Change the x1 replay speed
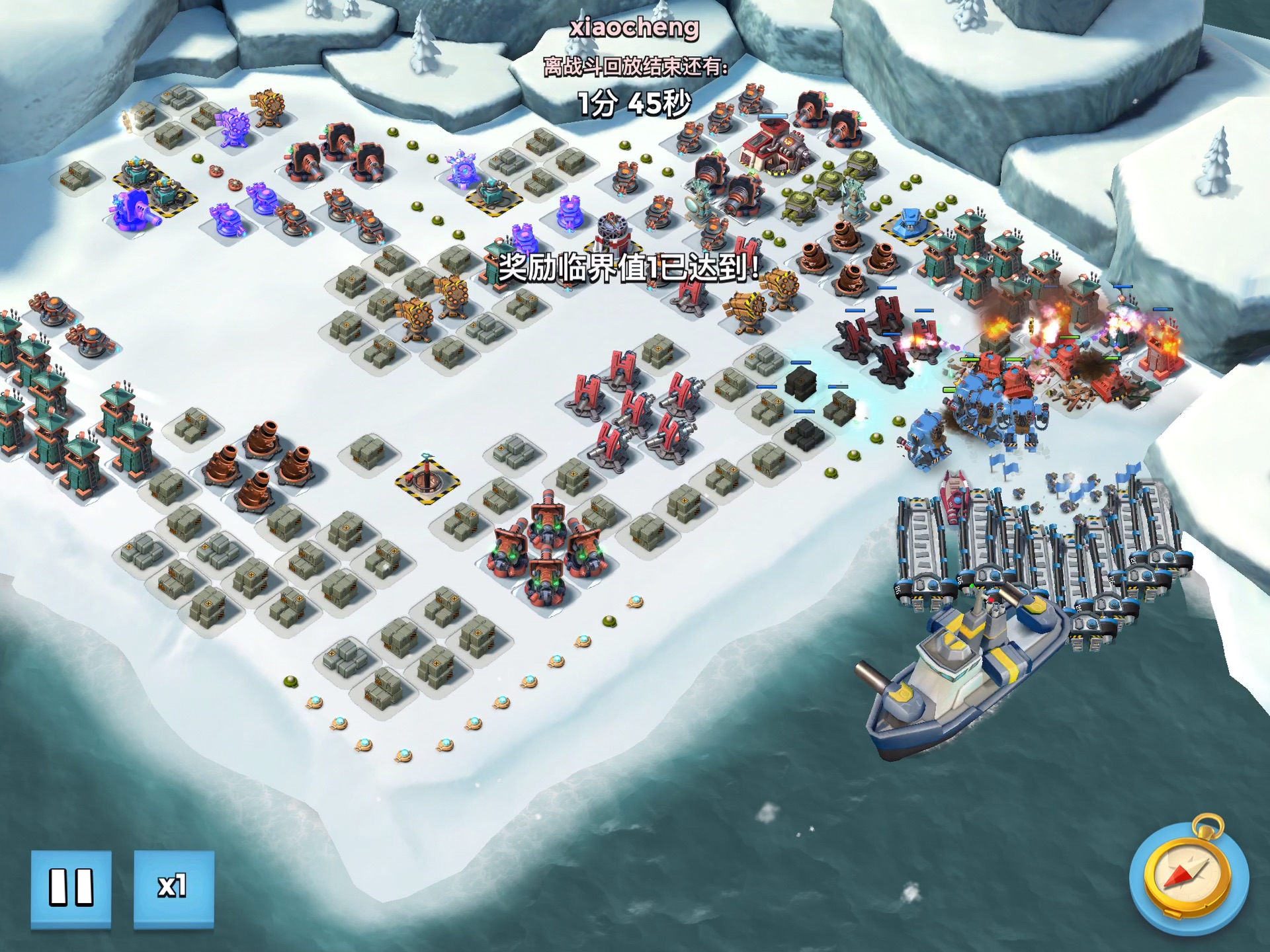 [x=173, y=888]
